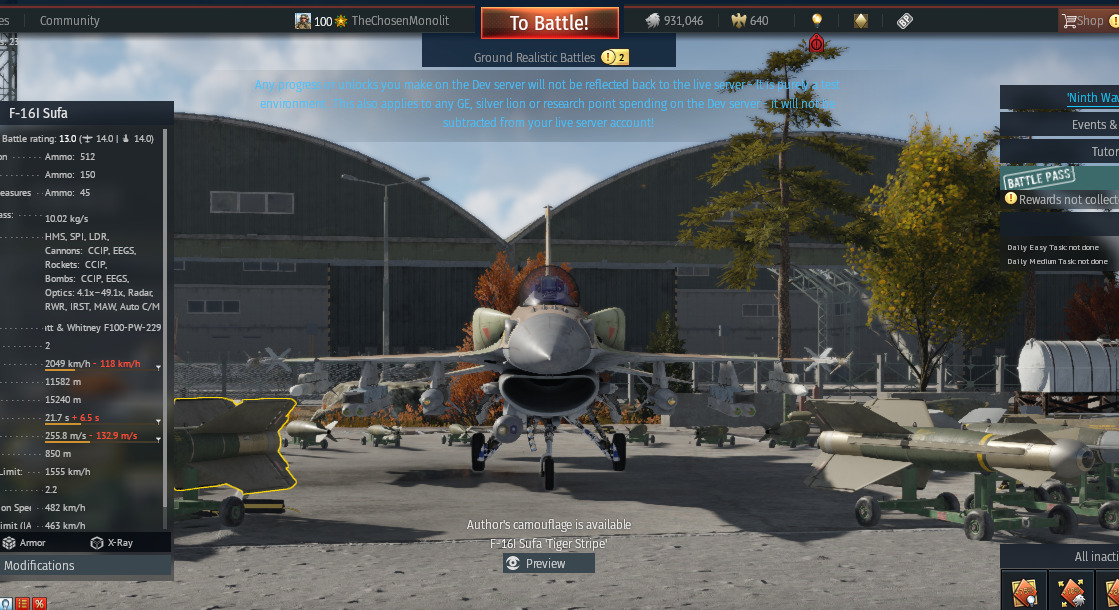The image size is (1119, 610).
Task: Open the Modifications panel
Action: [40, 565]
